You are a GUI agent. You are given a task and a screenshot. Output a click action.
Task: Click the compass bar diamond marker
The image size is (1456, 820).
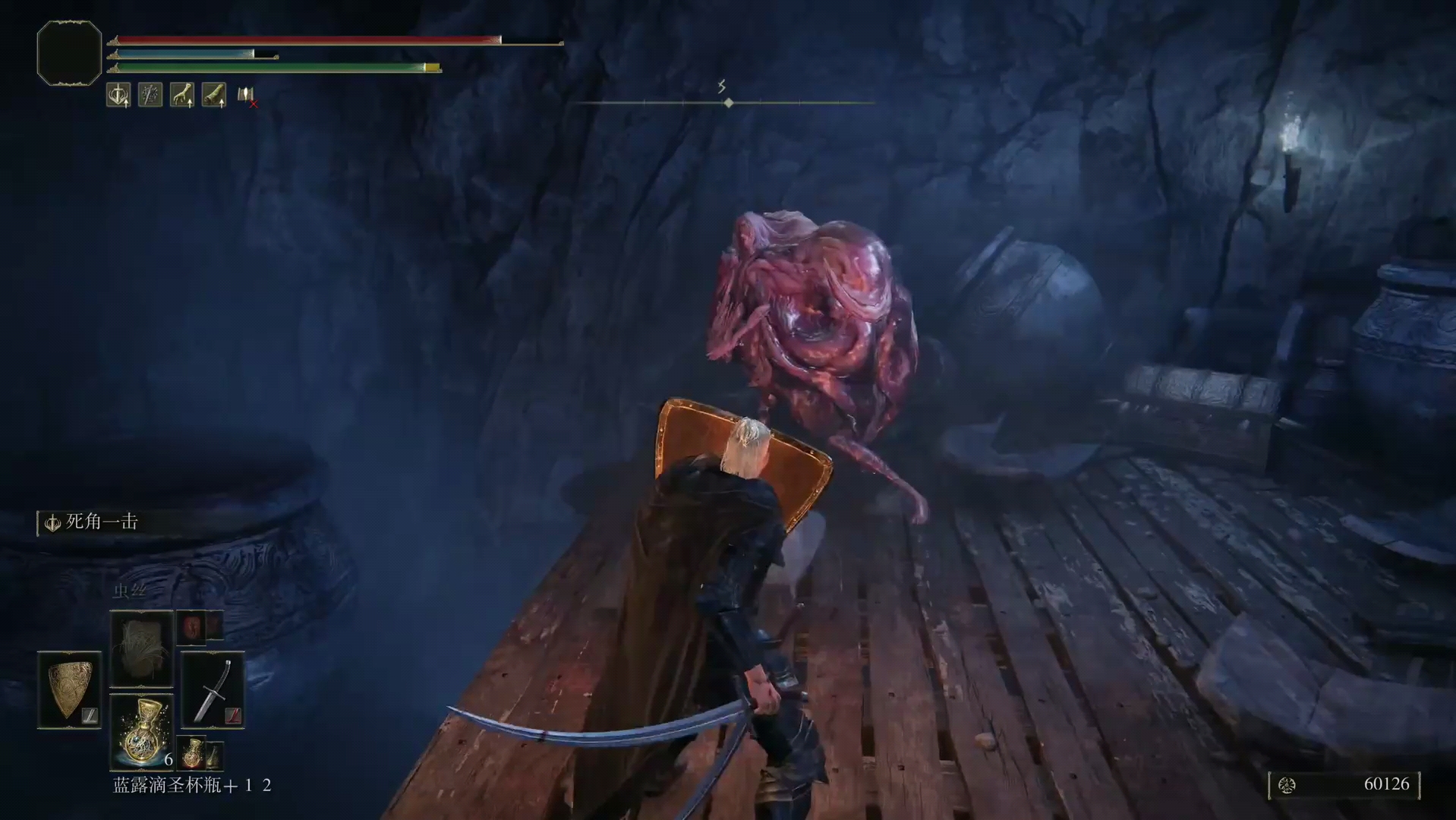point(729,102)
